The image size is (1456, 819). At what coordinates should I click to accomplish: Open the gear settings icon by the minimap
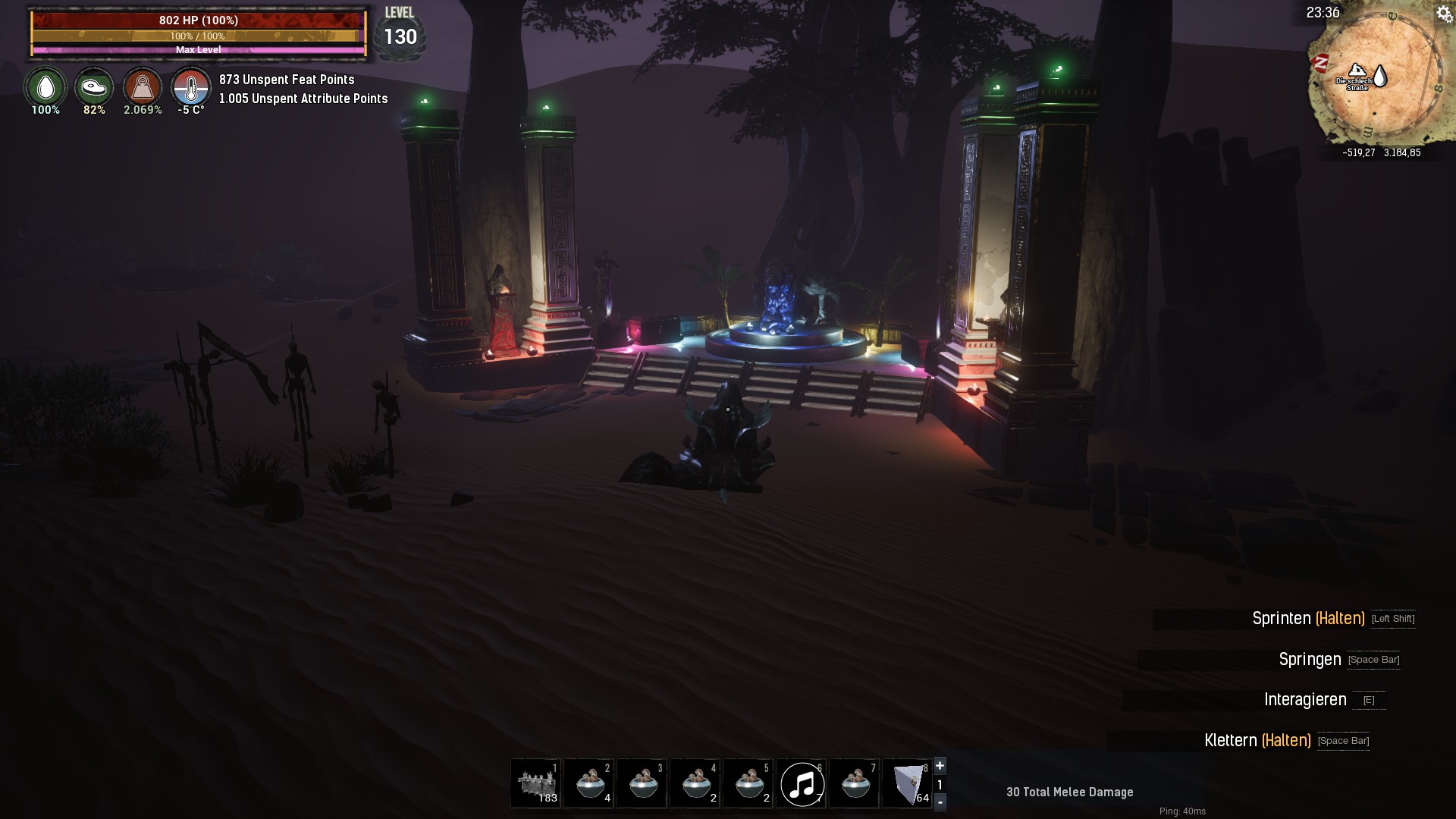point(1443,14)
